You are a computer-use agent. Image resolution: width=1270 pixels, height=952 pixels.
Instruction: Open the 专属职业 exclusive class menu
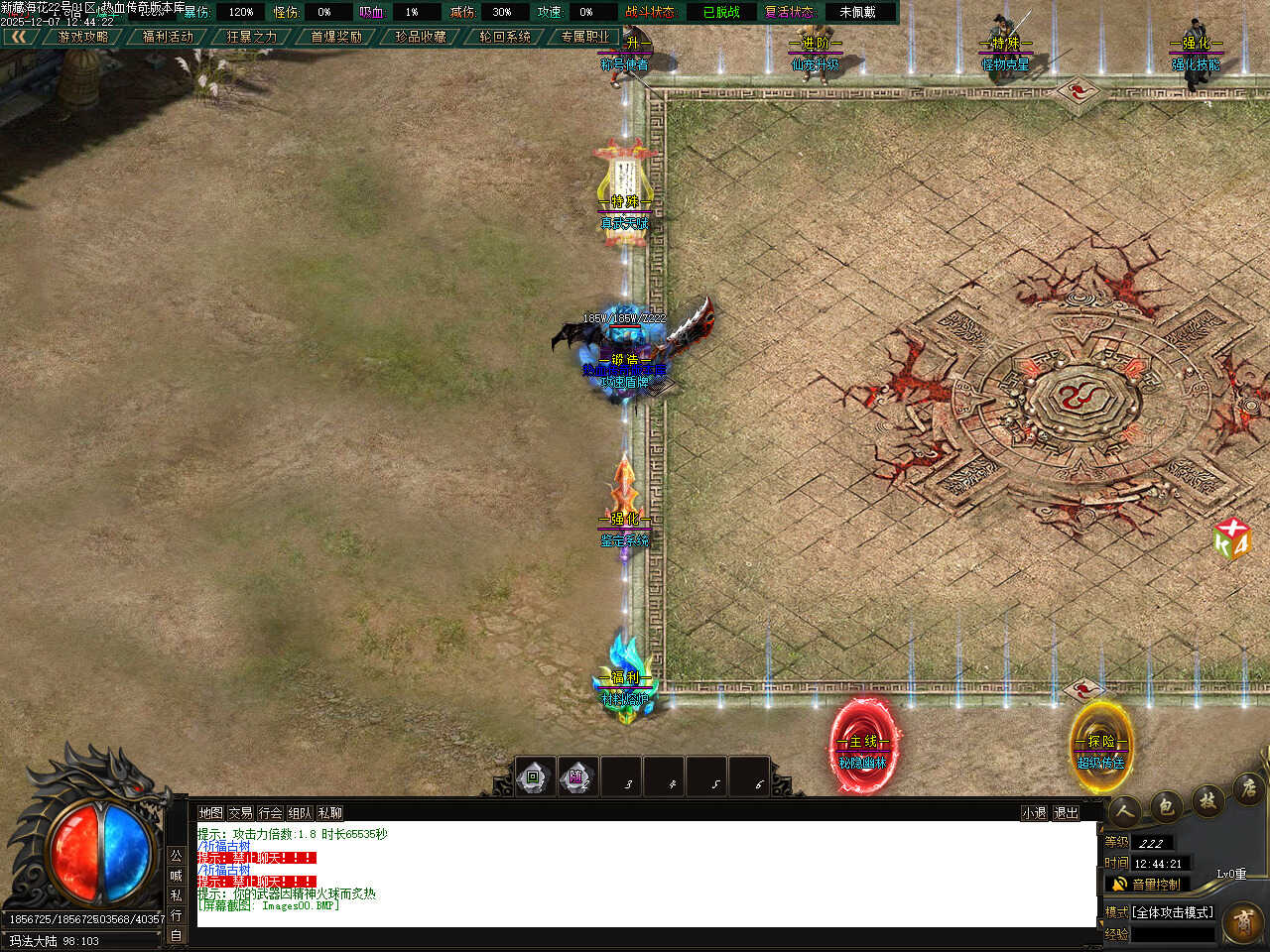click(x=585, y=37)
